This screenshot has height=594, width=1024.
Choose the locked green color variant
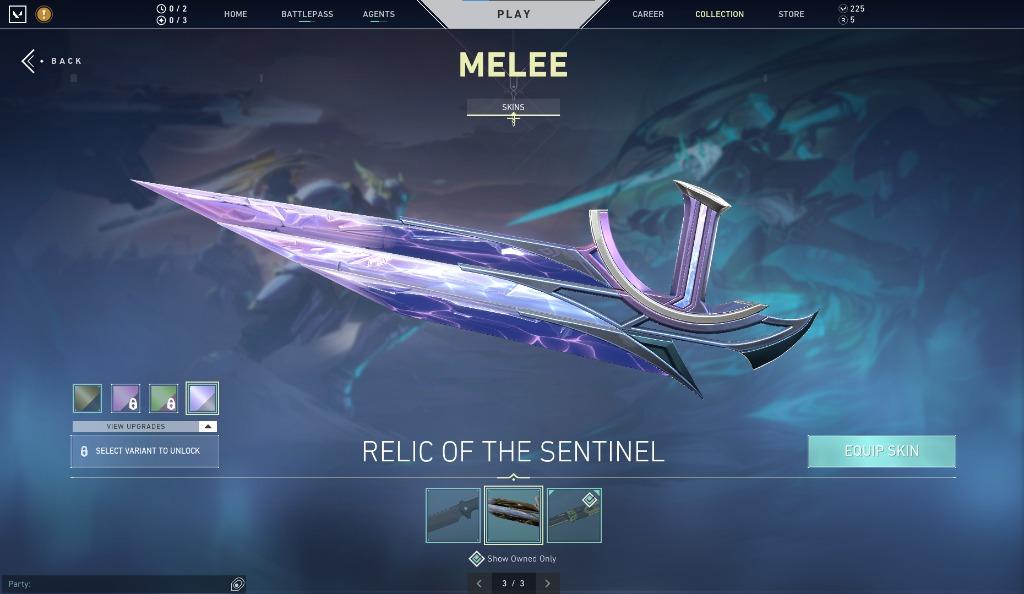point(163,398)
